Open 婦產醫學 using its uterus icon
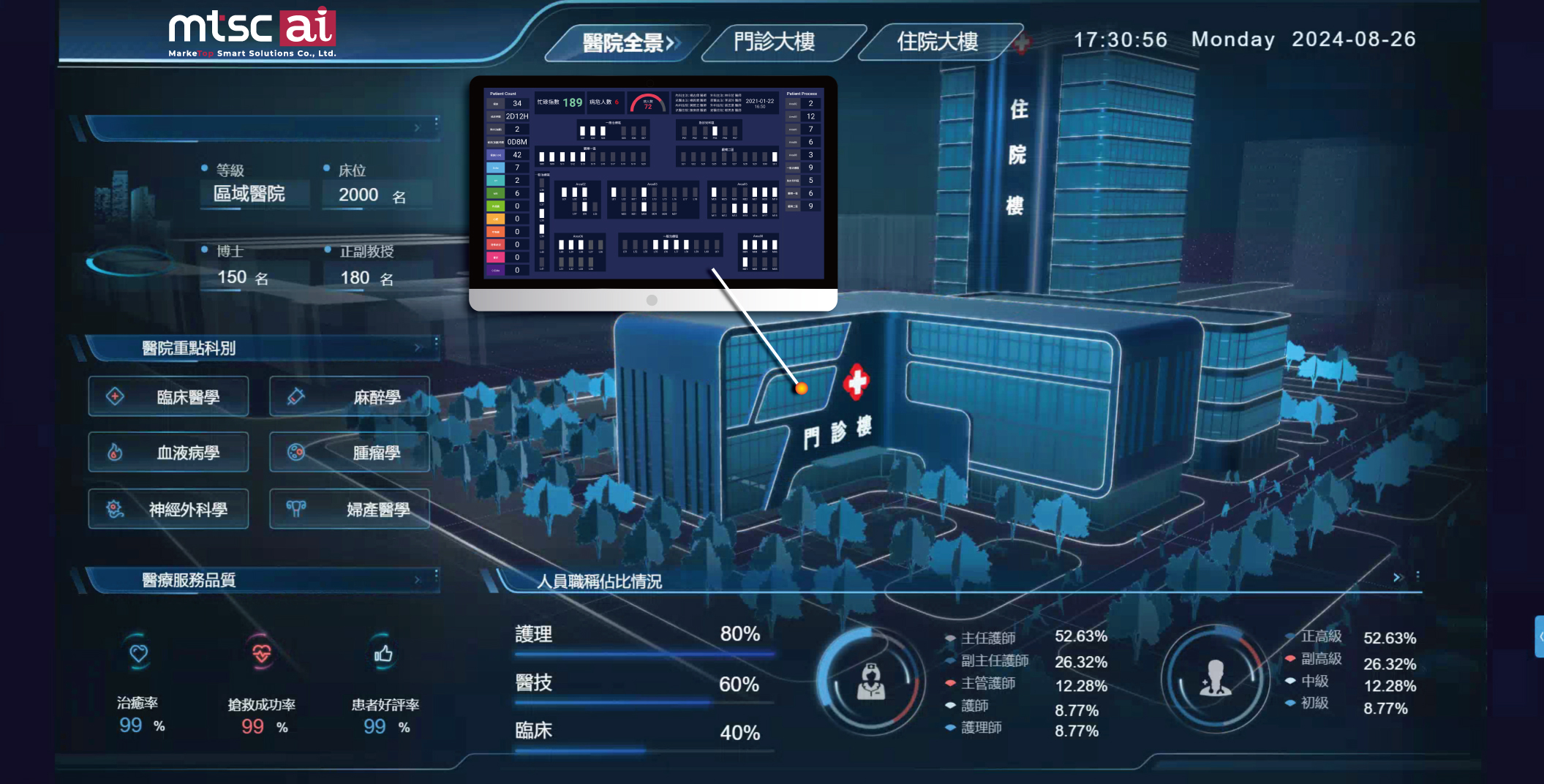 click(295, 509)
